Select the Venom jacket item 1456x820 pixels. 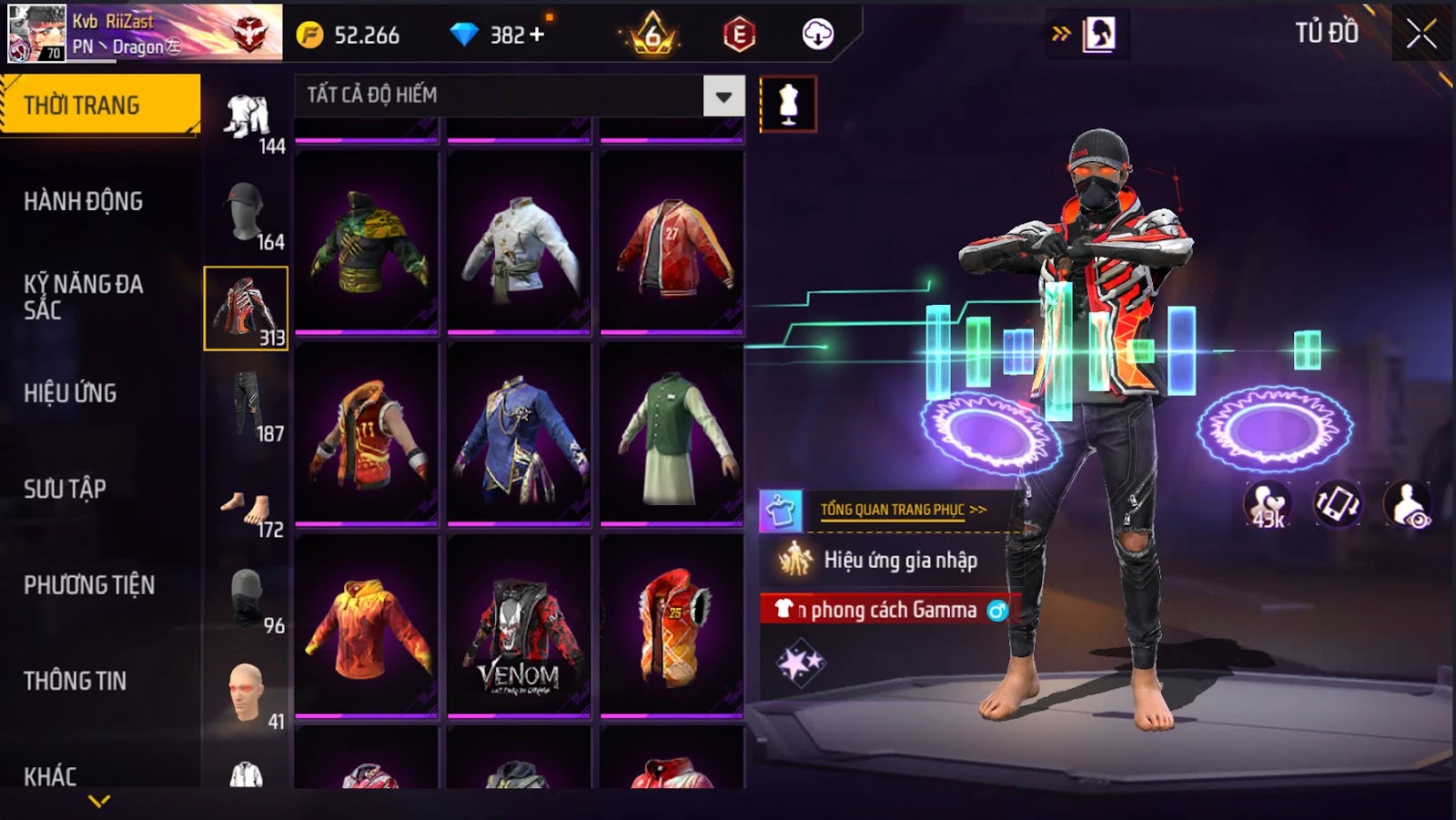coord(519,624)
